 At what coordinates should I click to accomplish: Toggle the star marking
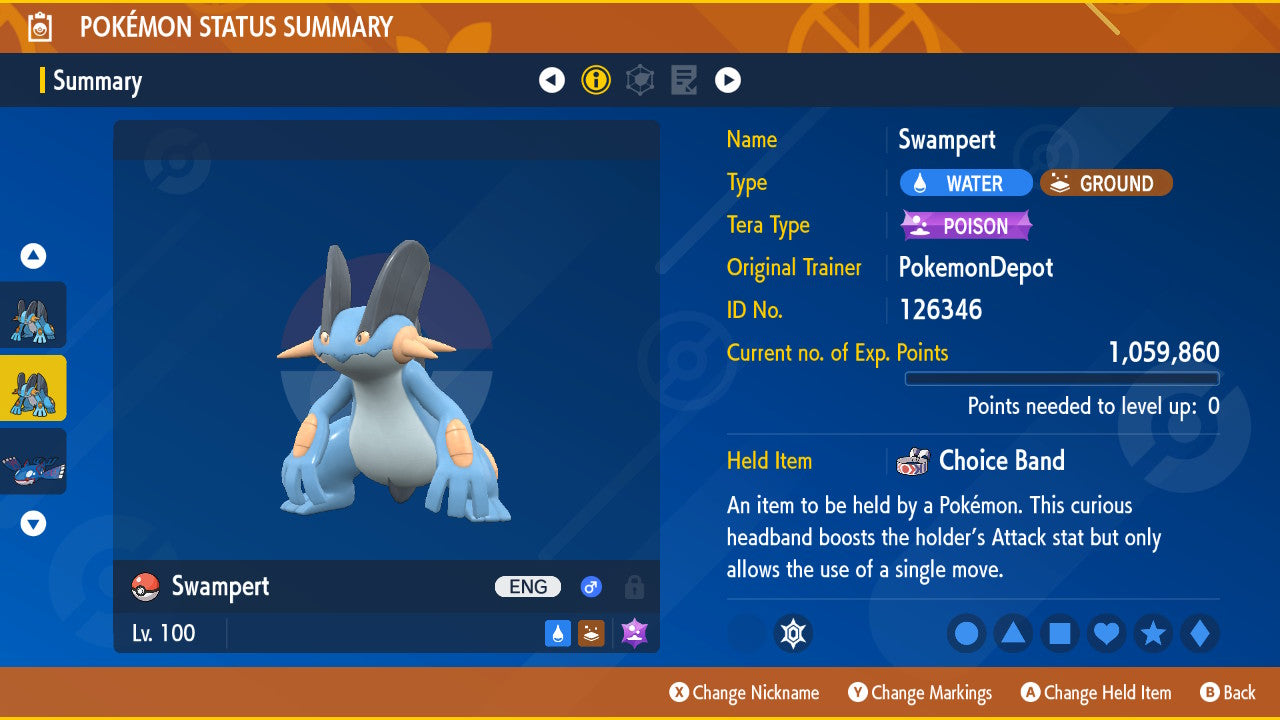point(1153,633)
